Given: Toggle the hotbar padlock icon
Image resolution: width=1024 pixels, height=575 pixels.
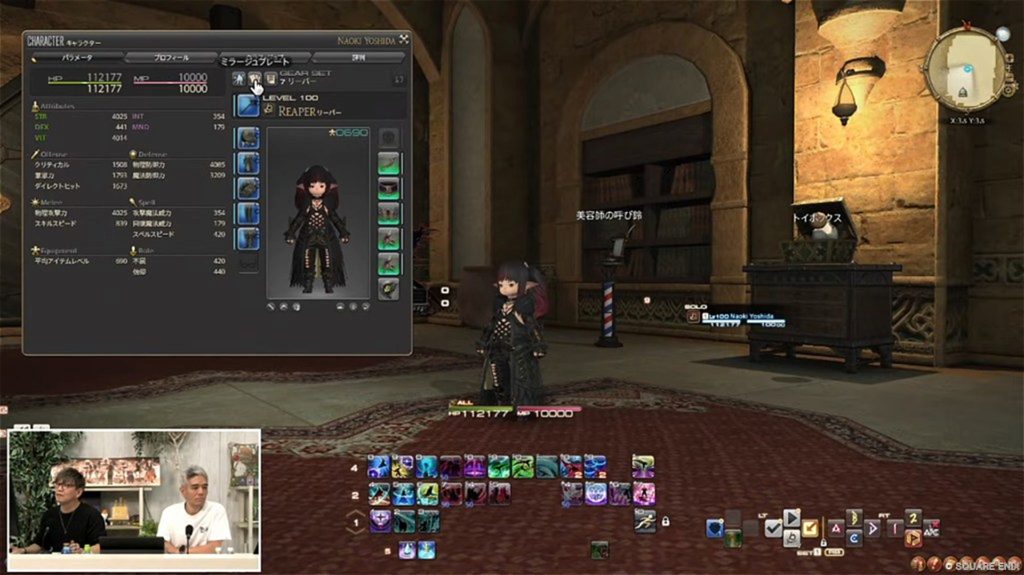Looking at the screenshot, I should (664, 521).
